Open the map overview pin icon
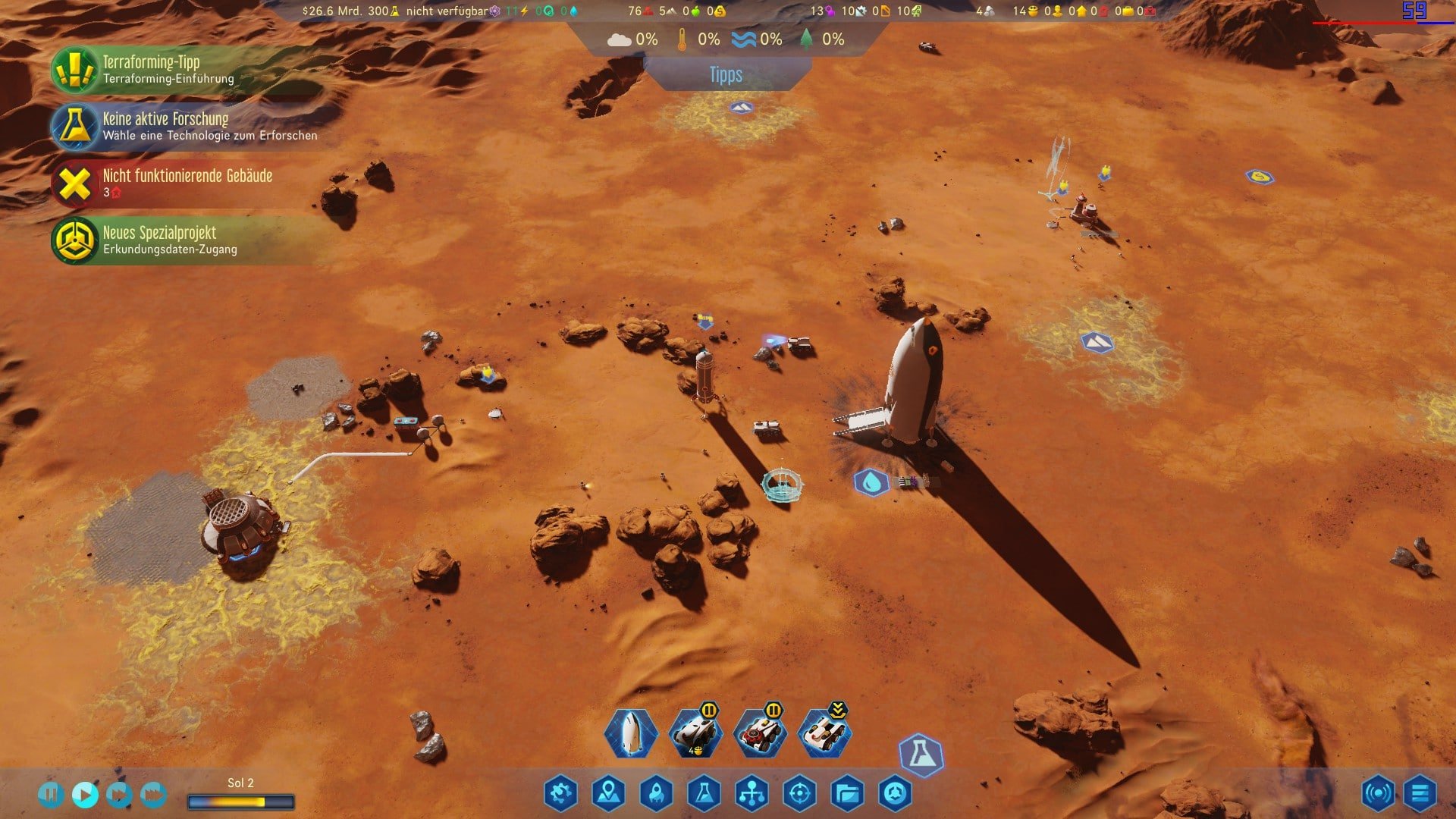1456x819 pixels. [609, 793]
